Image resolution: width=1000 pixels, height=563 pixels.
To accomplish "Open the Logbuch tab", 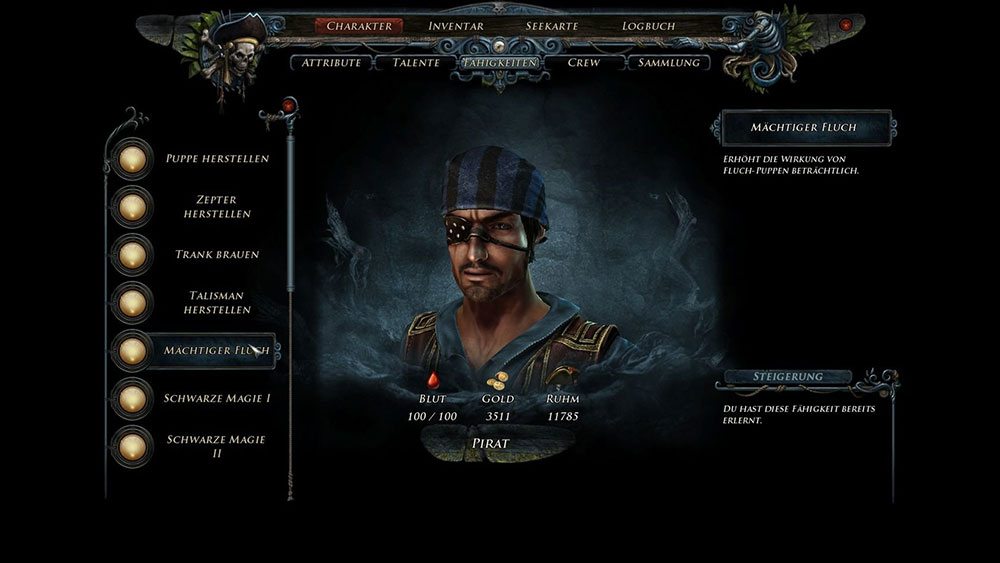I will tap(648, 26).
